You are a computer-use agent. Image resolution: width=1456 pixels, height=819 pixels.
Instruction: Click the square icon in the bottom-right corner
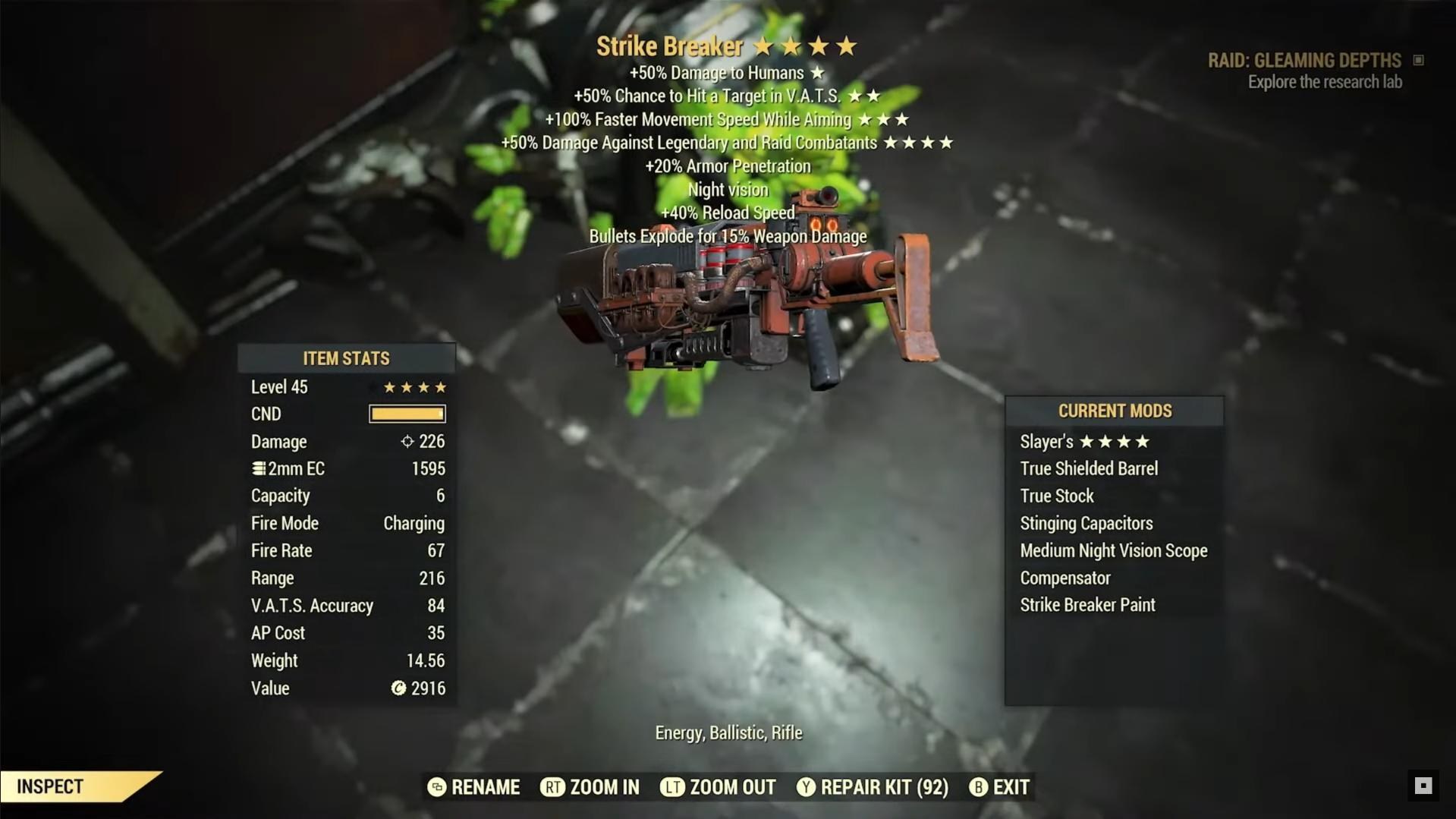pyautogui.click(x=1423, y=786)
